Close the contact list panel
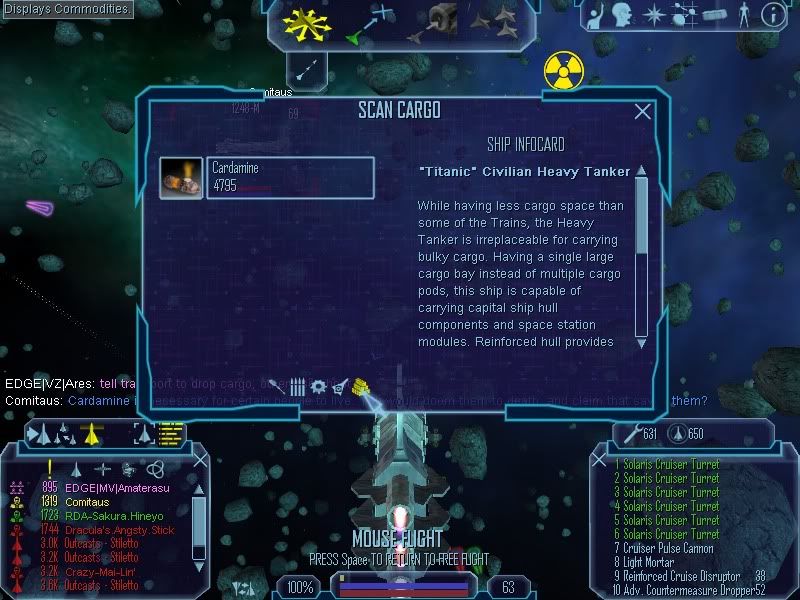800x600 pixels. point(200,458)
